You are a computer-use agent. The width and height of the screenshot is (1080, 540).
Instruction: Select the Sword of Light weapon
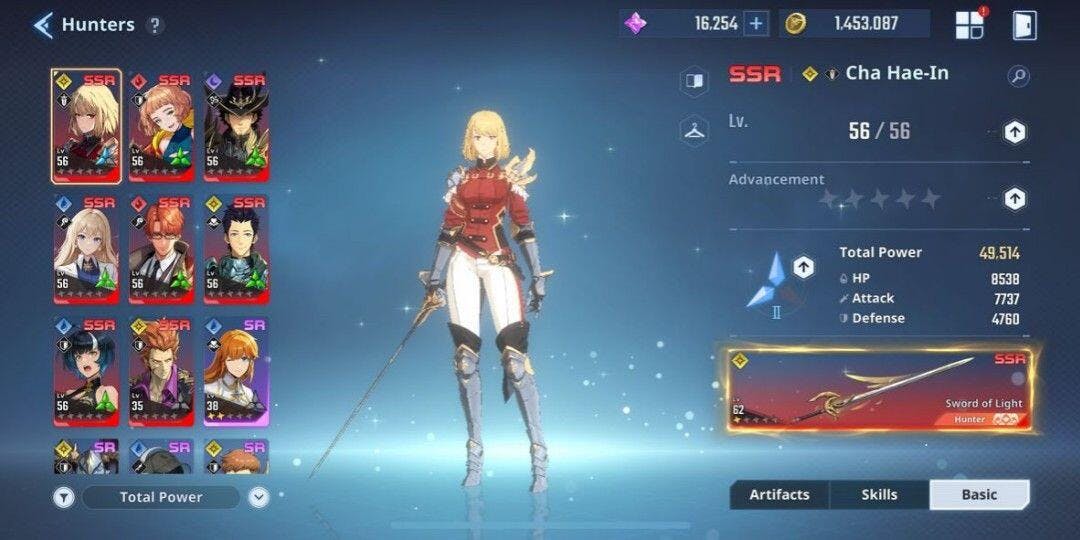(880, 389)
